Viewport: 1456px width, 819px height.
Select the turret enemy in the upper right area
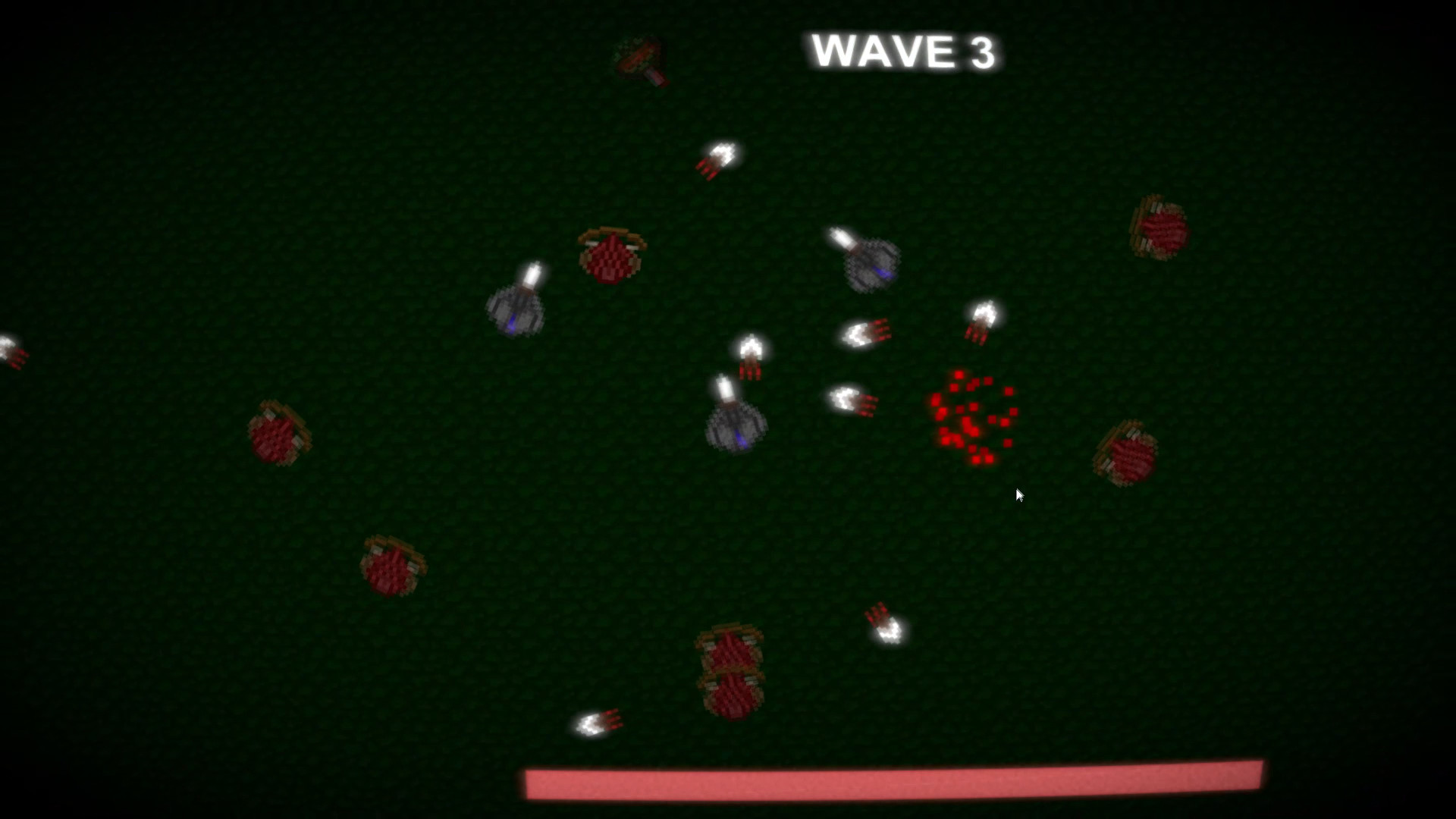(x=872, y=264)
